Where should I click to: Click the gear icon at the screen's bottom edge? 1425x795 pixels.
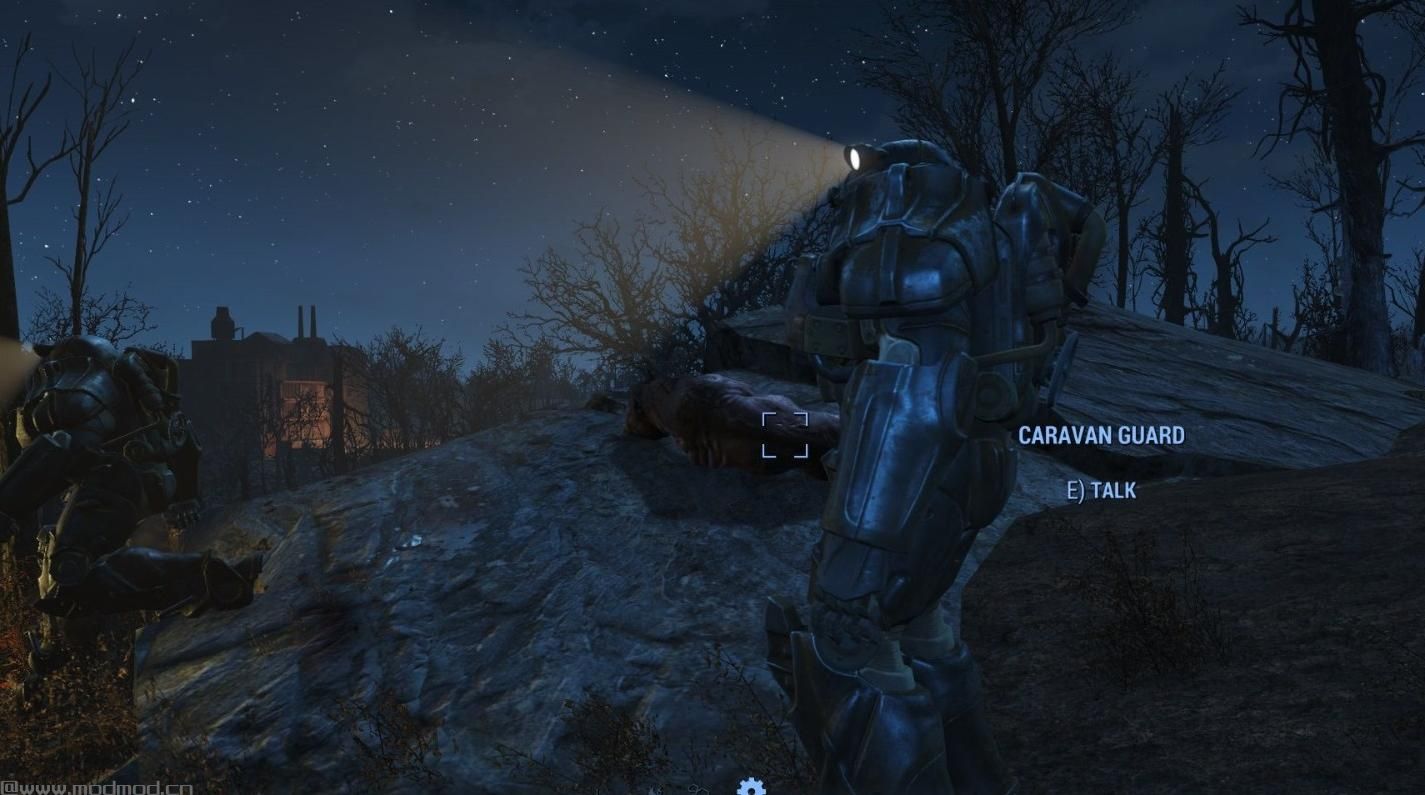tap(751, 786)
